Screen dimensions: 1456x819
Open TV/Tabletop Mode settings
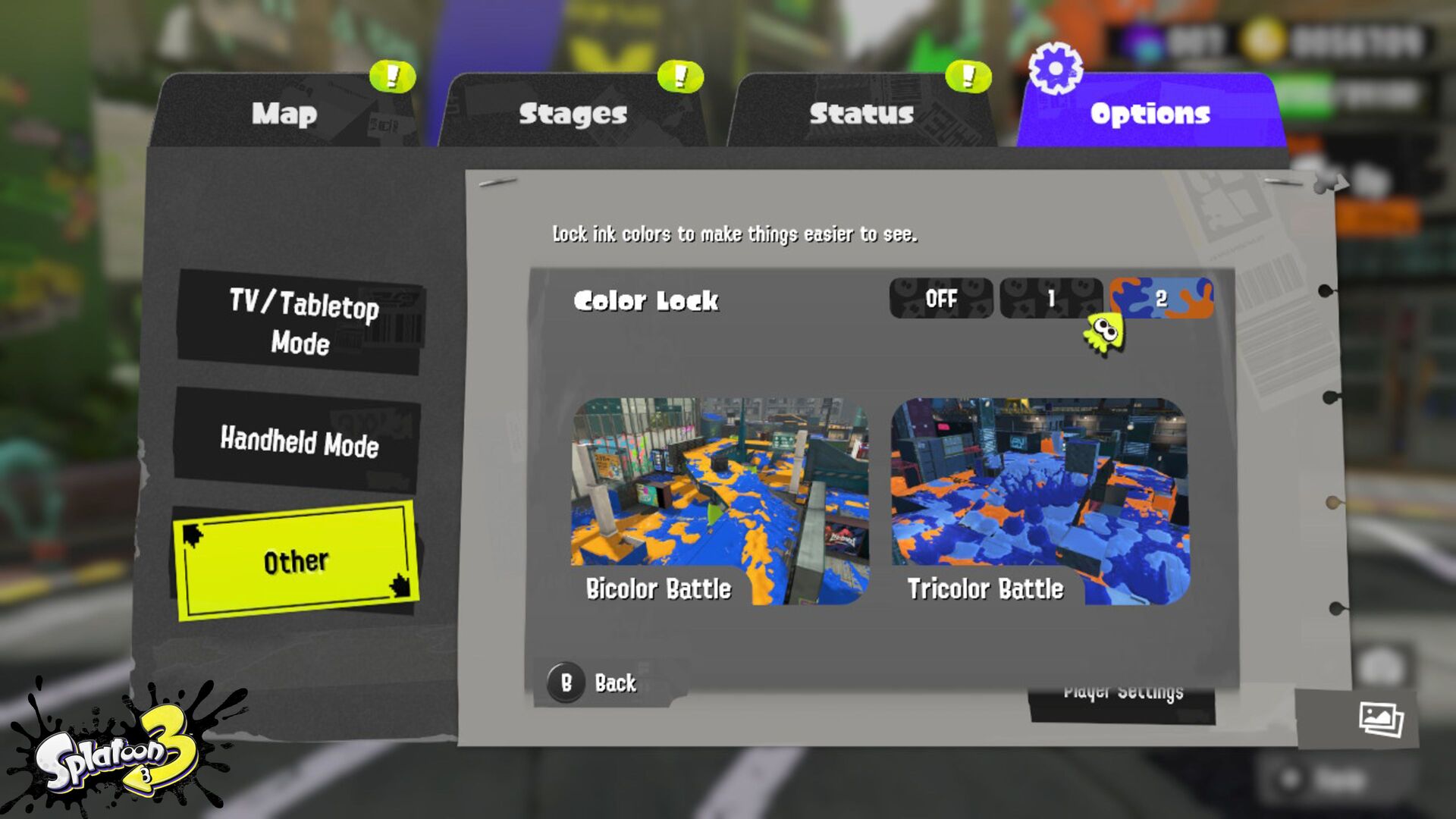tap(301, 323)
